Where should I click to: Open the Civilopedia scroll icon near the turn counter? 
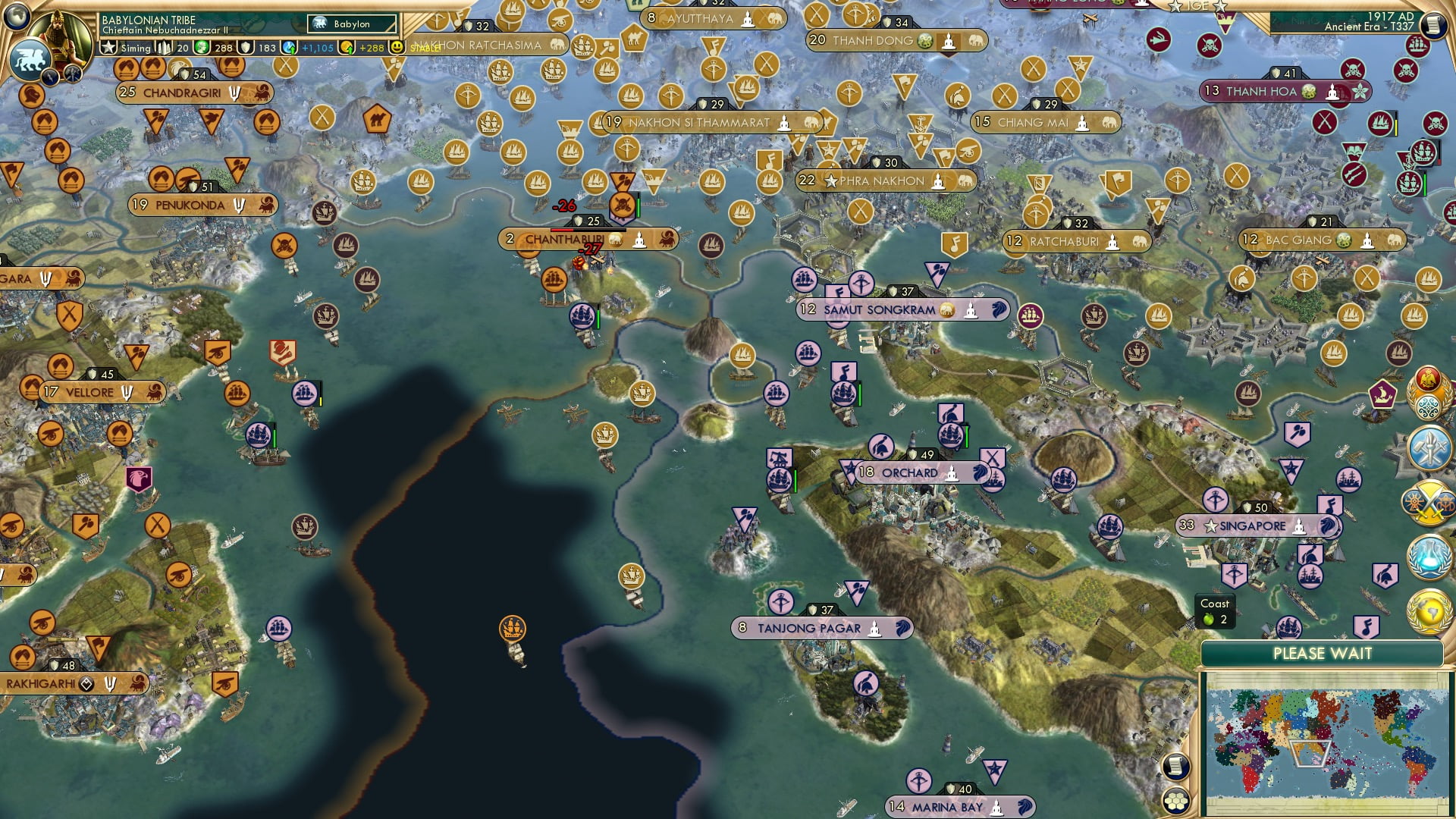click(x=1433, y=25)
